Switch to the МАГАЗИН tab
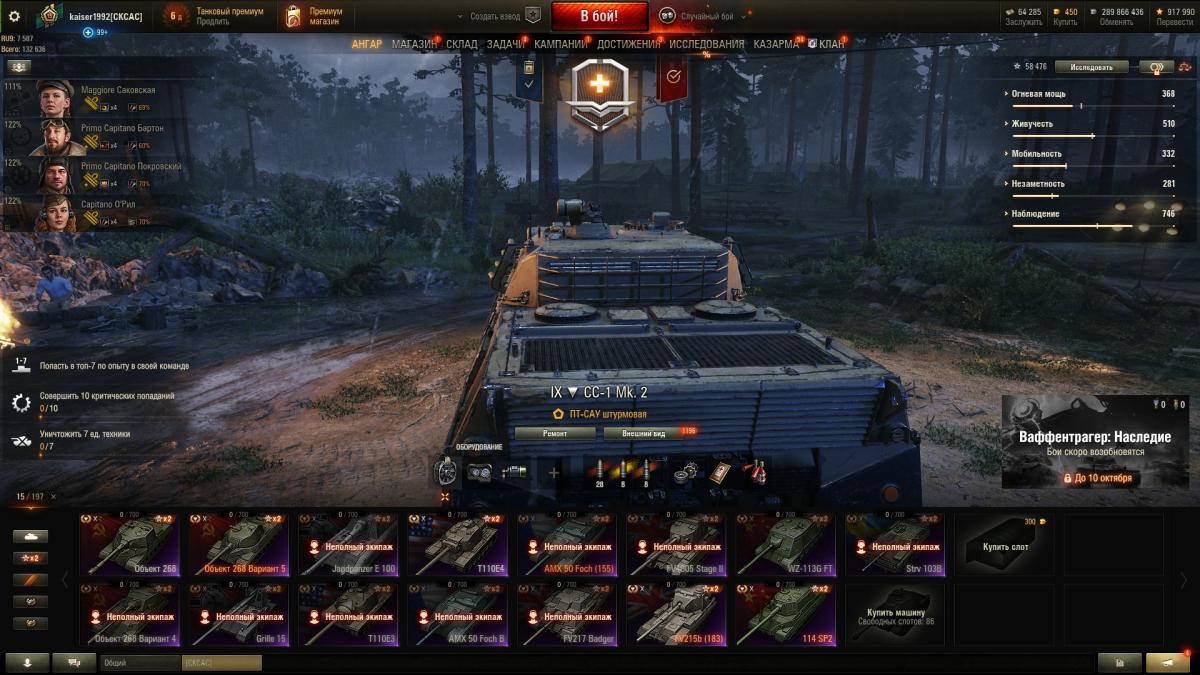 coord(414,44)
